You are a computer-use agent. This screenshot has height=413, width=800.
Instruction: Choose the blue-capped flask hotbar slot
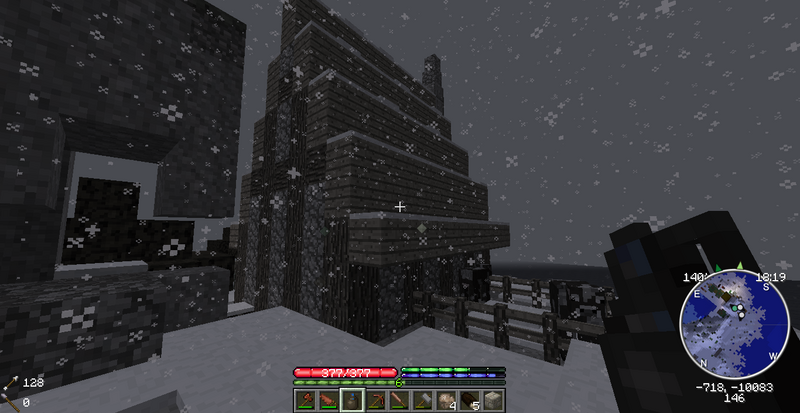pyautogui.click(x=351, y=400)
